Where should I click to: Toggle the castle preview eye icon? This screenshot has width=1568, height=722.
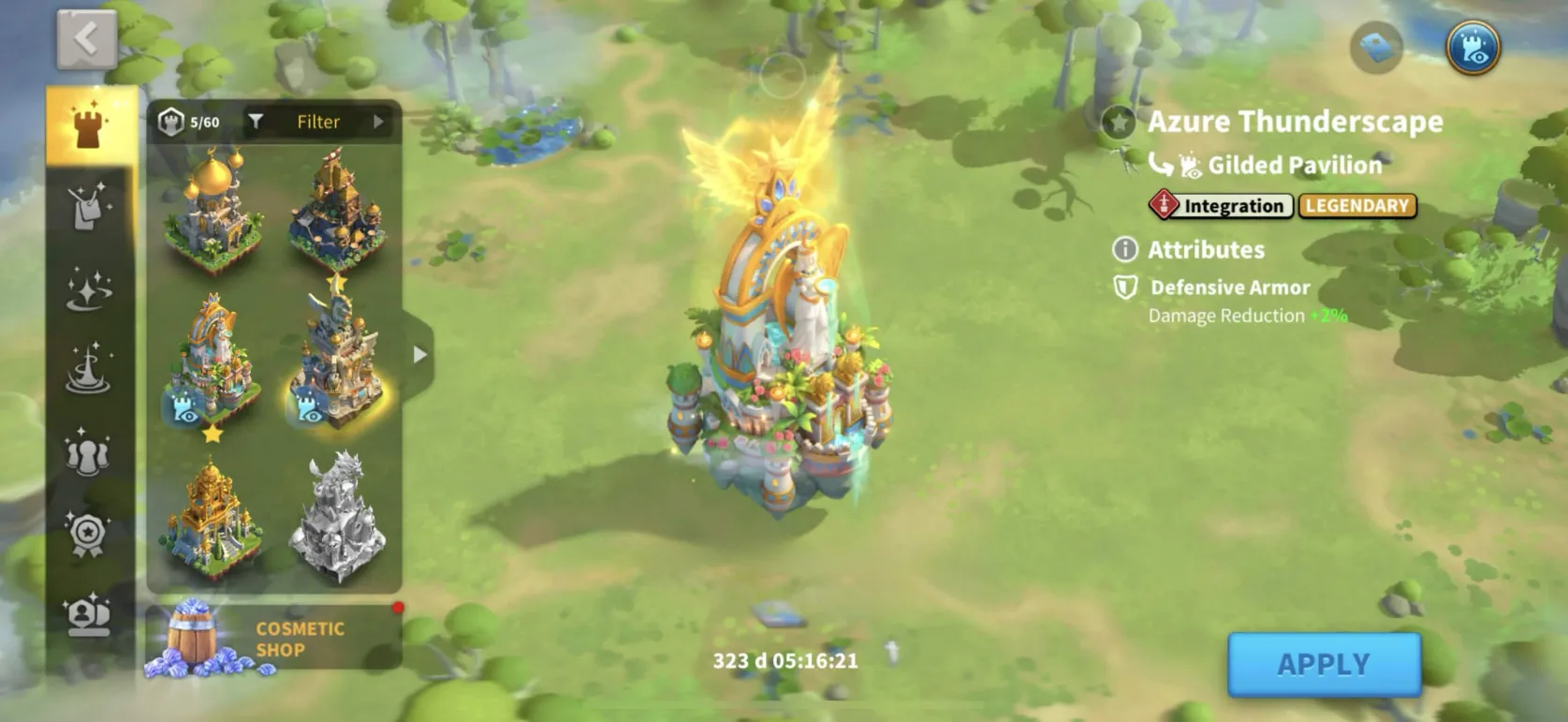pos(1473,47)
